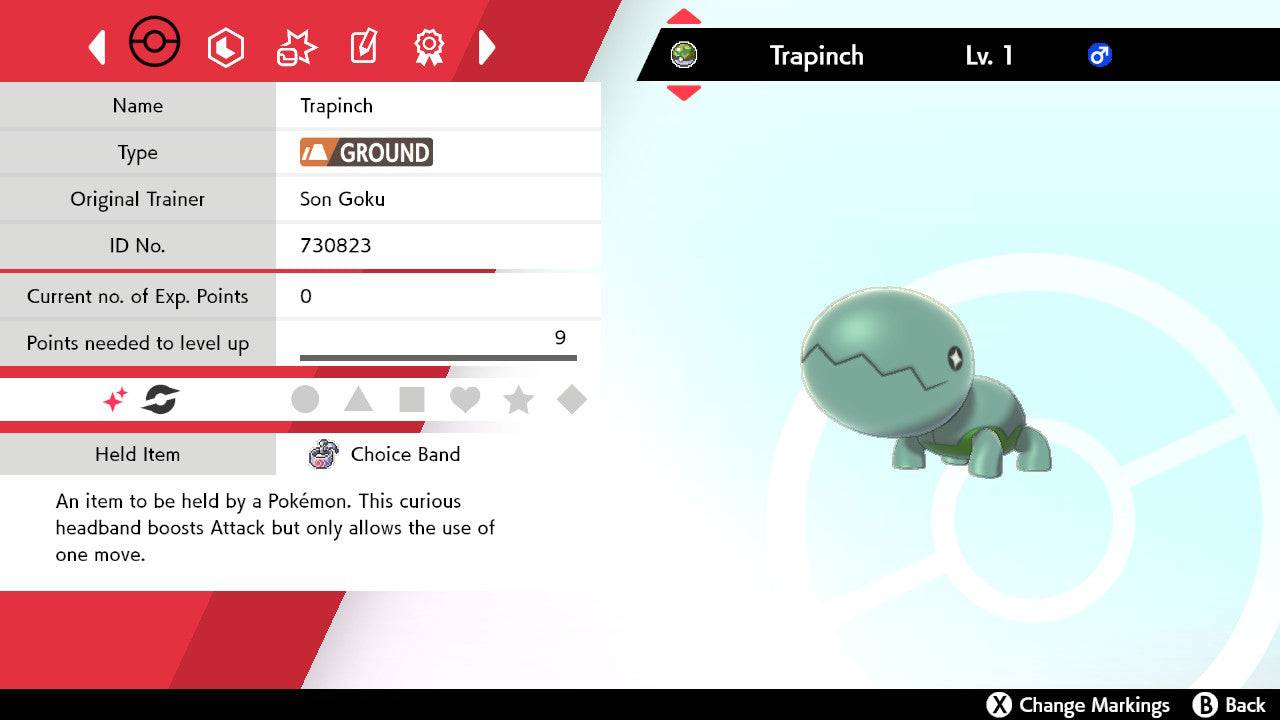Switch to next Pokémon with down arrow
1280x720 pixels.
(x=683, y=93)
